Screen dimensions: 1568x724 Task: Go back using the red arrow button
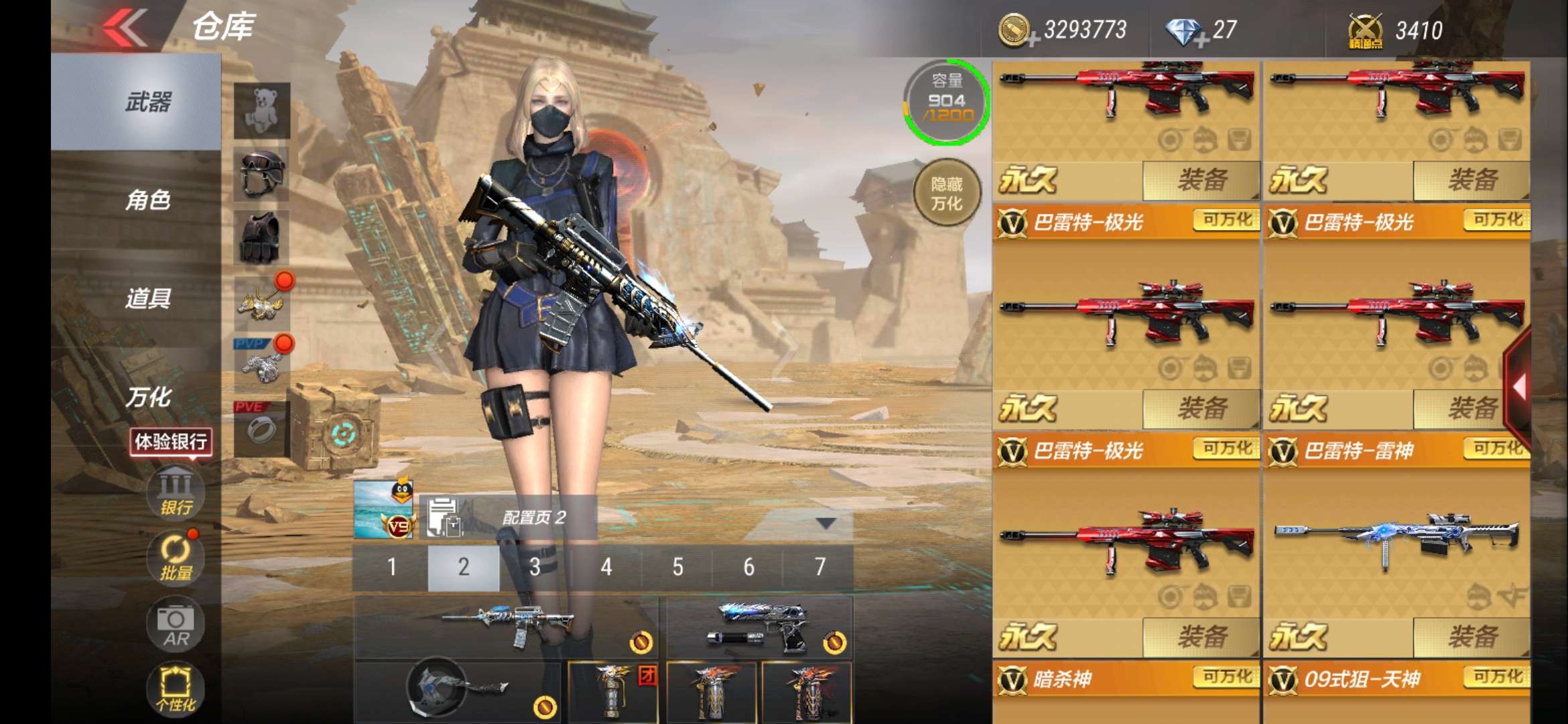tap(125, 27)
